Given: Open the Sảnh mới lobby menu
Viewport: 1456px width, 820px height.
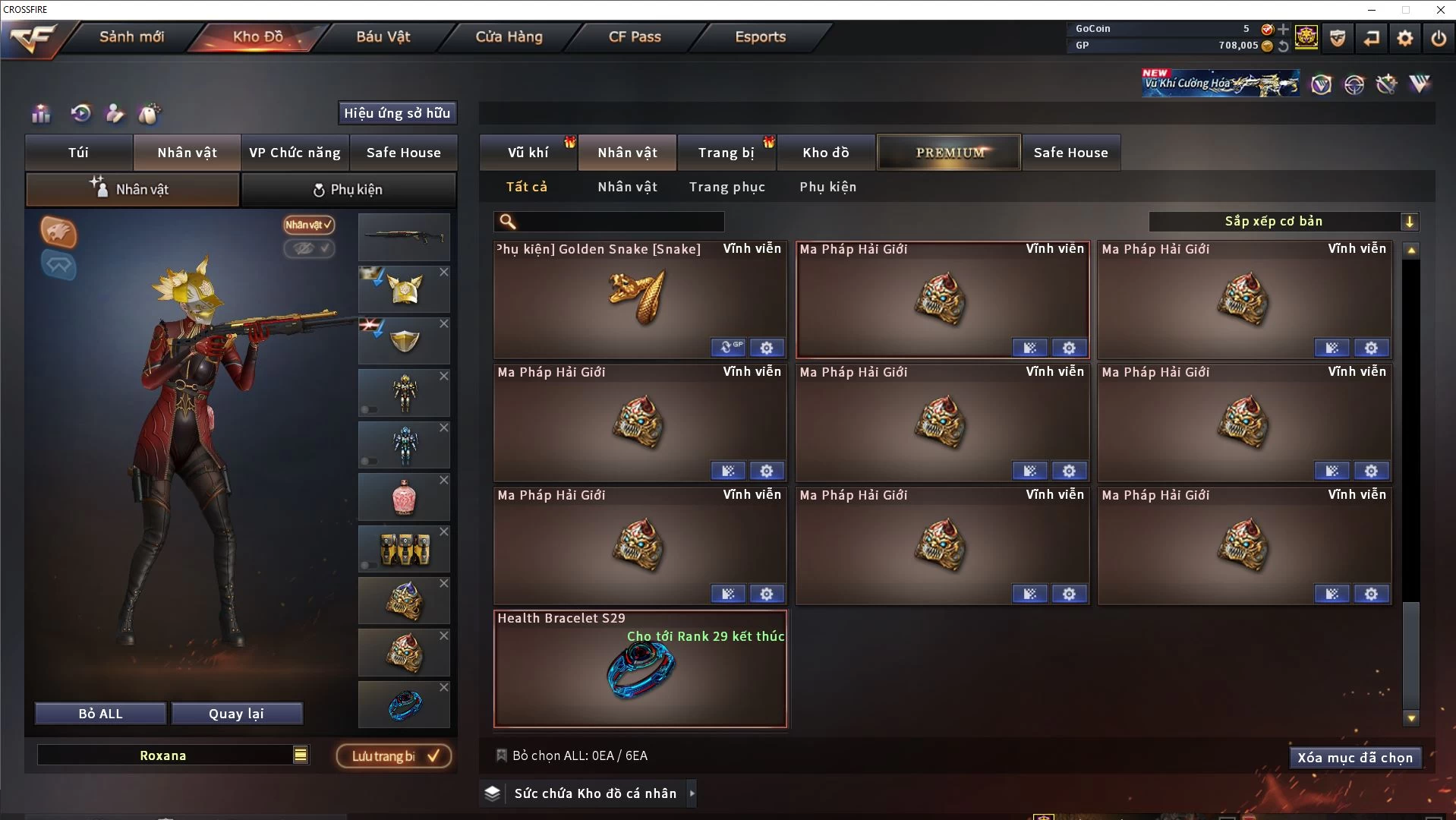Looking at the screenshot, I should (131, 36).
